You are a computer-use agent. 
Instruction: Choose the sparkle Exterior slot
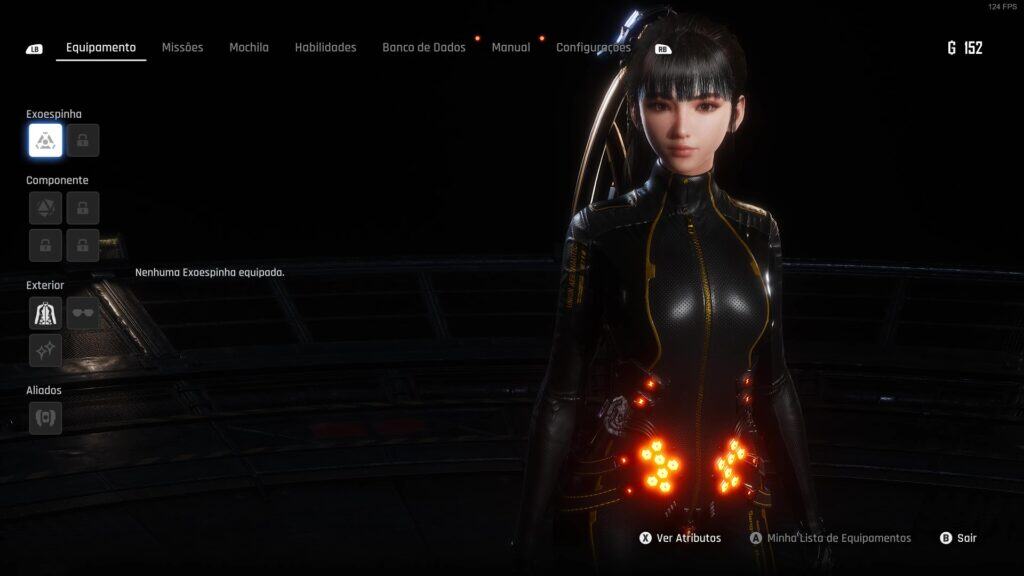pyautogui.click(x=46, y=350)
